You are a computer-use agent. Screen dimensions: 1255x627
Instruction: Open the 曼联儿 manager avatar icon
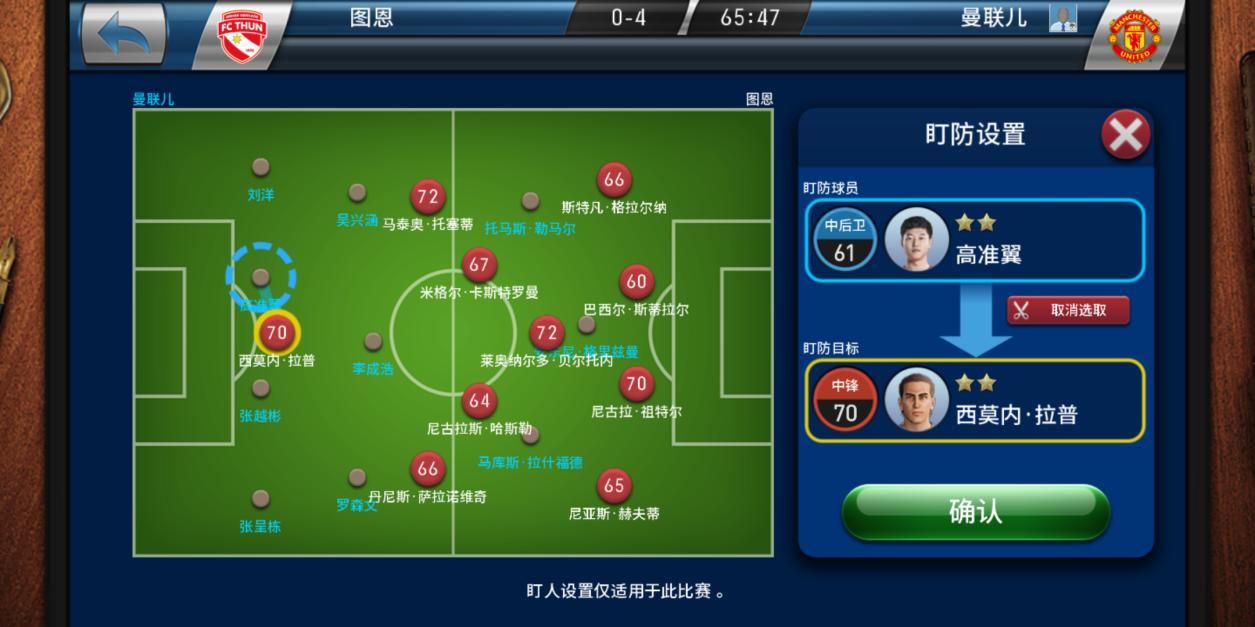pyautogui.click(x=1062, y=18)
